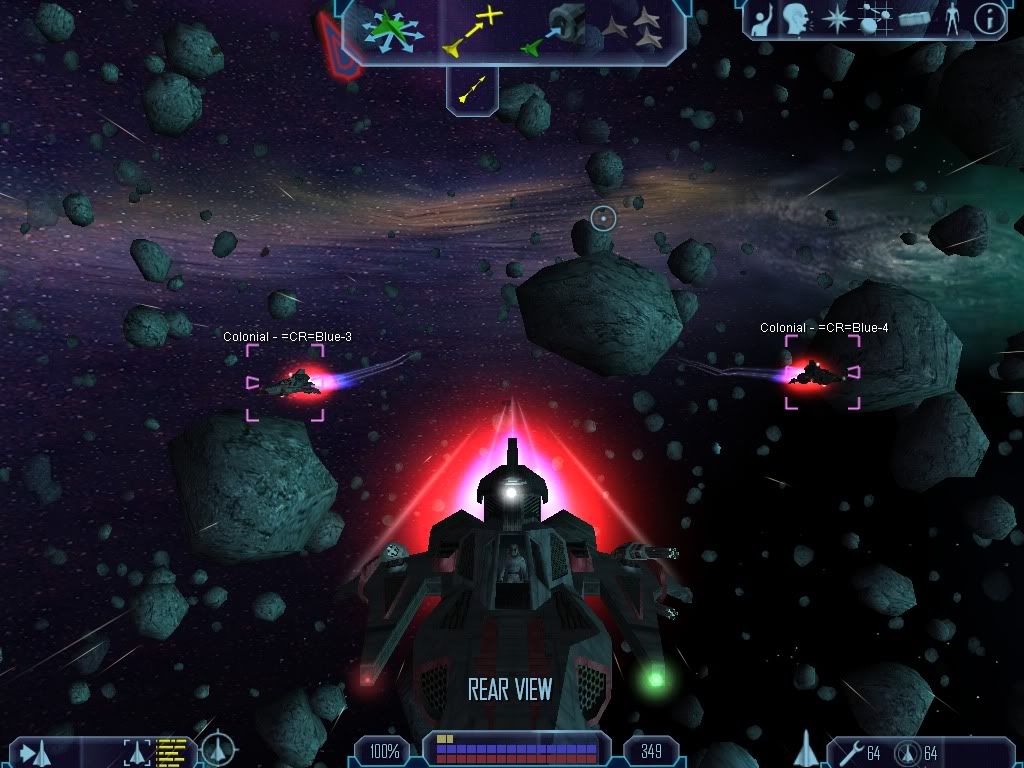This screenshot has height=768, width=1024.
Task: Open the talking head communications icon
Action: point(796,19)
